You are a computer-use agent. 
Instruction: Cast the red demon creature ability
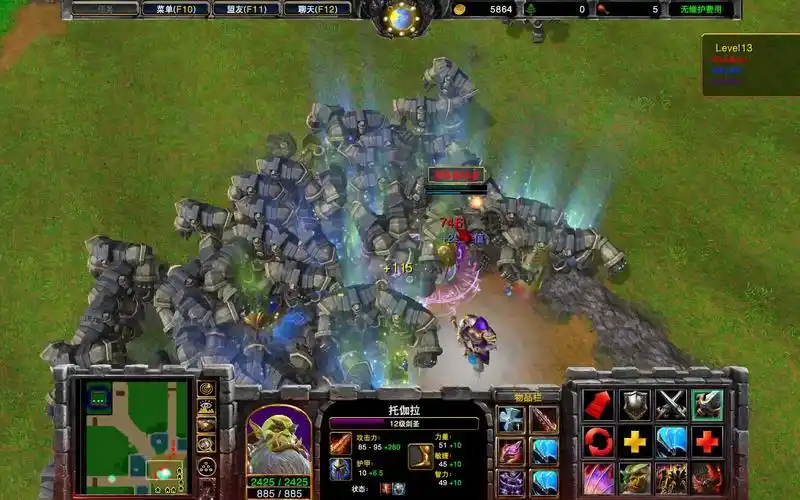pyautogui.click(x=707, y=477)
